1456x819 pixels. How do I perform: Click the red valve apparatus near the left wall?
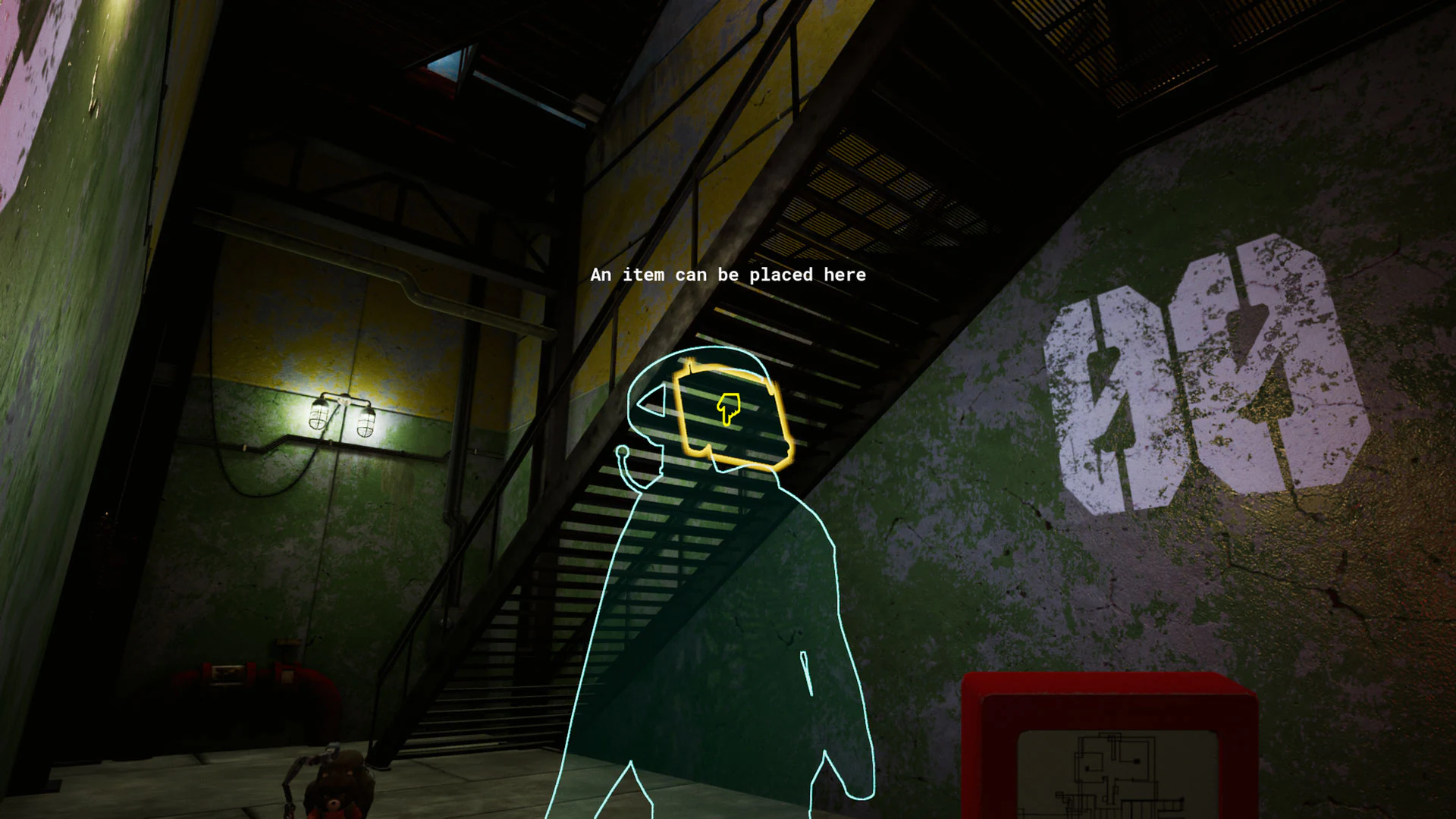(250, 675)
